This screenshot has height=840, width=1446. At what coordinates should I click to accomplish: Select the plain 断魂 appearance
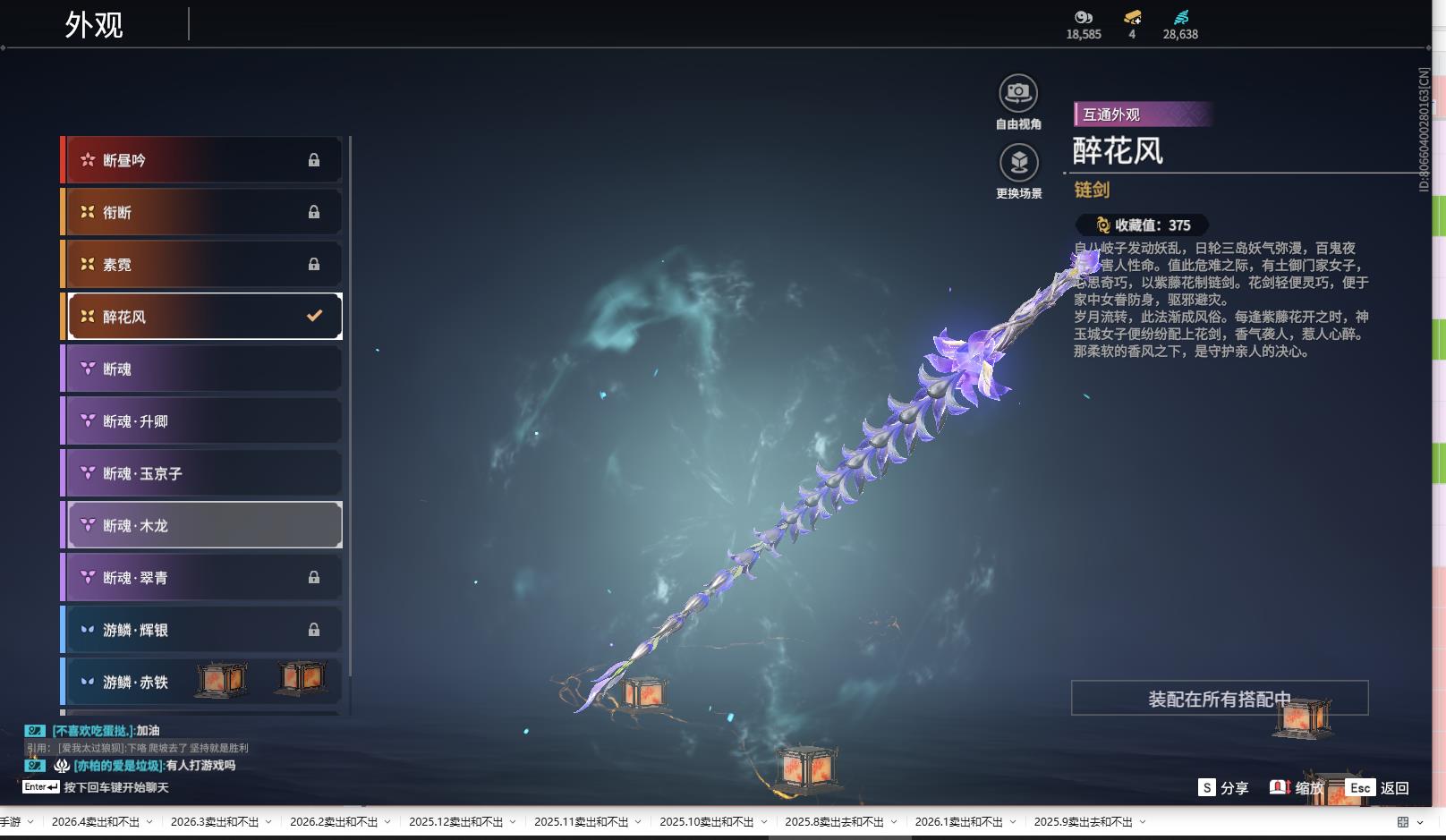(204, 369)
